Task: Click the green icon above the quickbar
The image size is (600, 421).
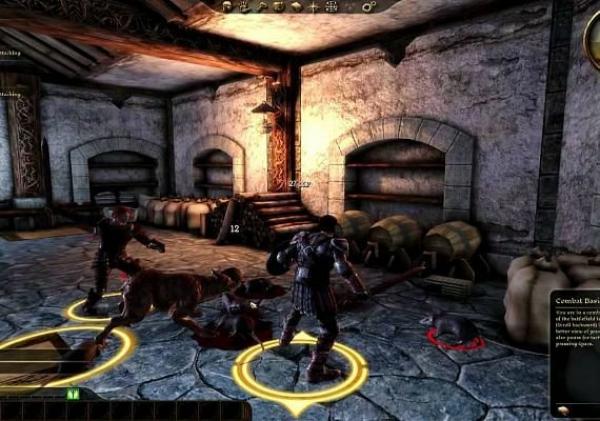Action: tap(72, 394)
